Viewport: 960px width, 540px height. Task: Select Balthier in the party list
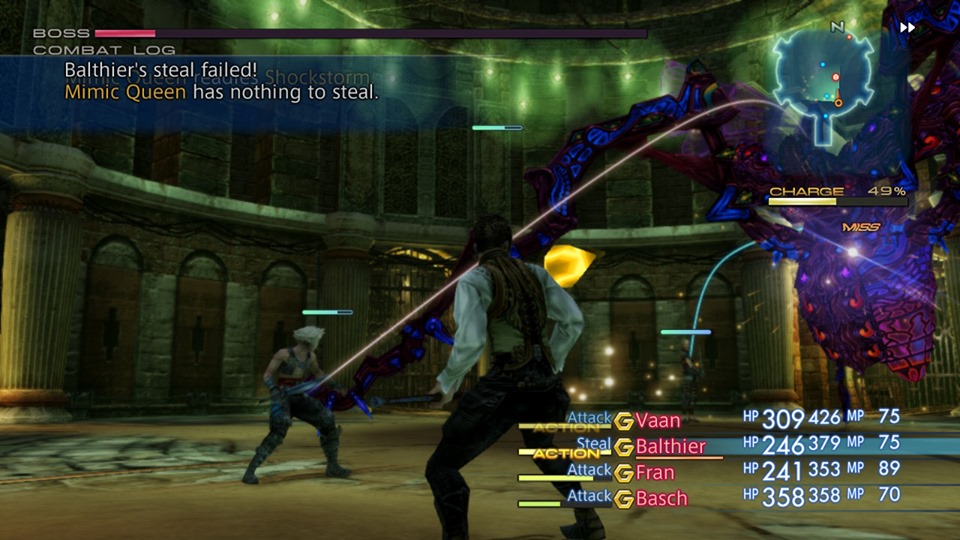tap(670, 447)
